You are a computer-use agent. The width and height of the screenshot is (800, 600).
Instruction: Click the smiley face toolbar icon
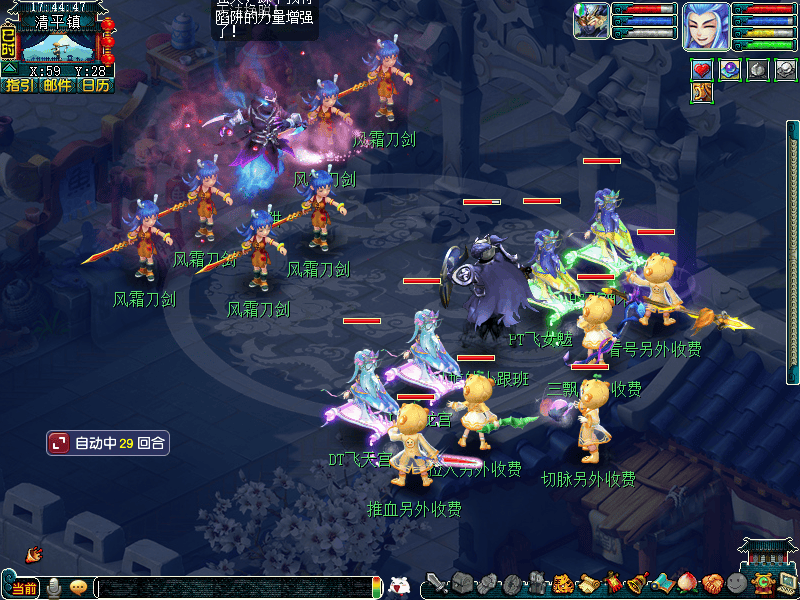737,583
